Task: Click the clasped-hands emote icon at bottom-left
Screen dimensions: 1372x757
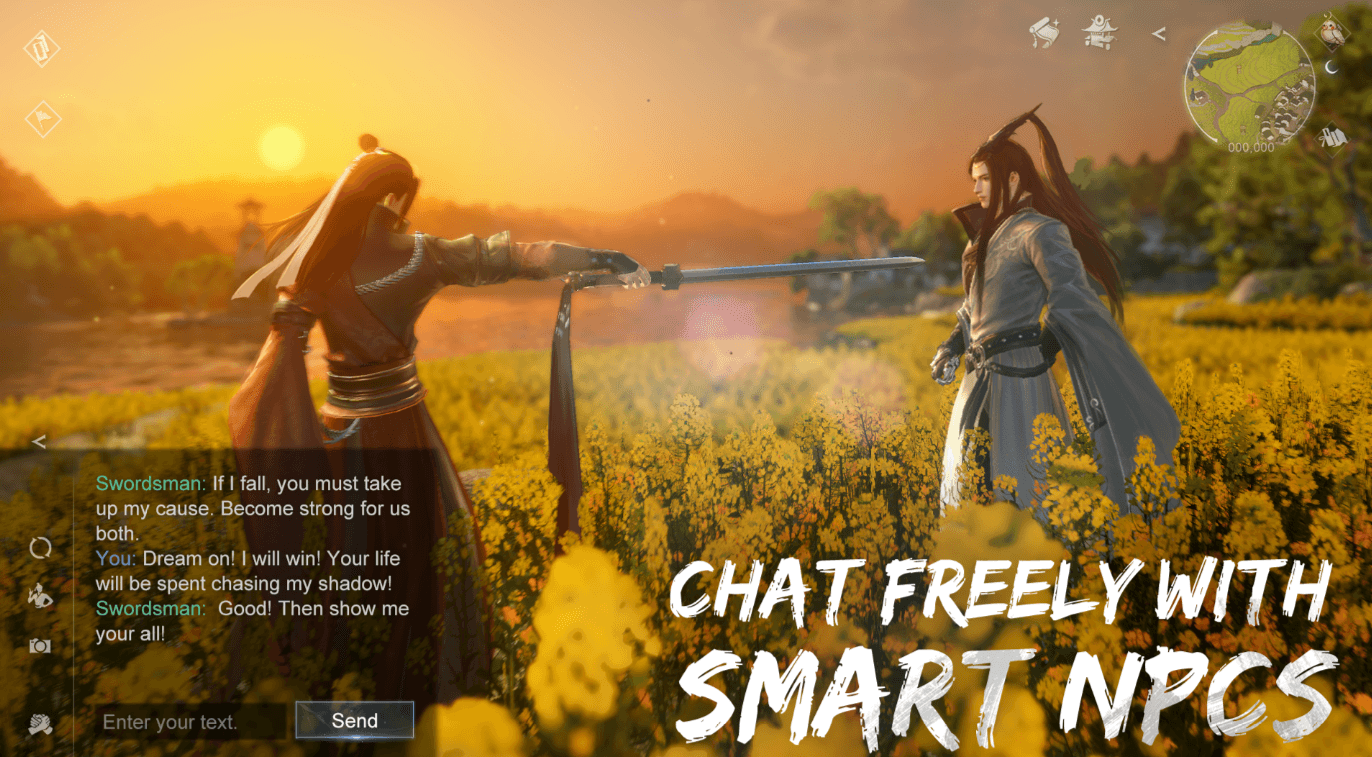Action: click(x=39, y=723)
